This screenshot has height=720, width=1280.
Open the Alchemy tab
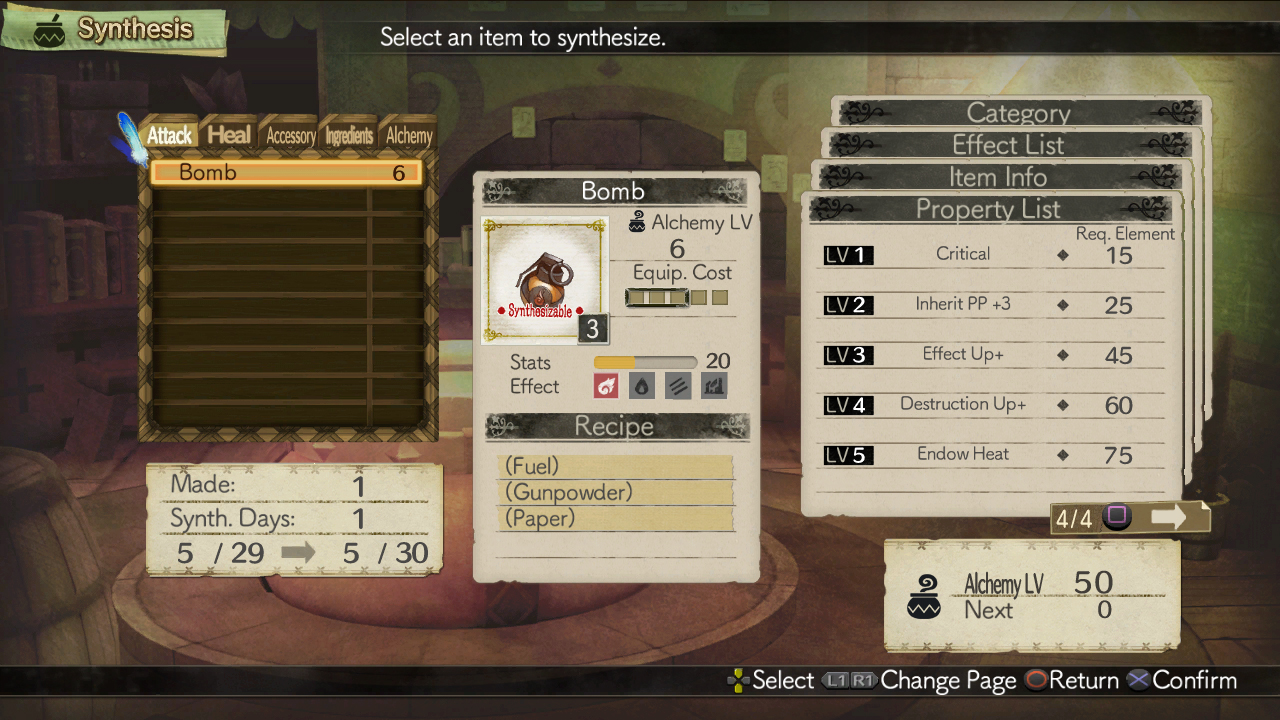click(409, 136)
